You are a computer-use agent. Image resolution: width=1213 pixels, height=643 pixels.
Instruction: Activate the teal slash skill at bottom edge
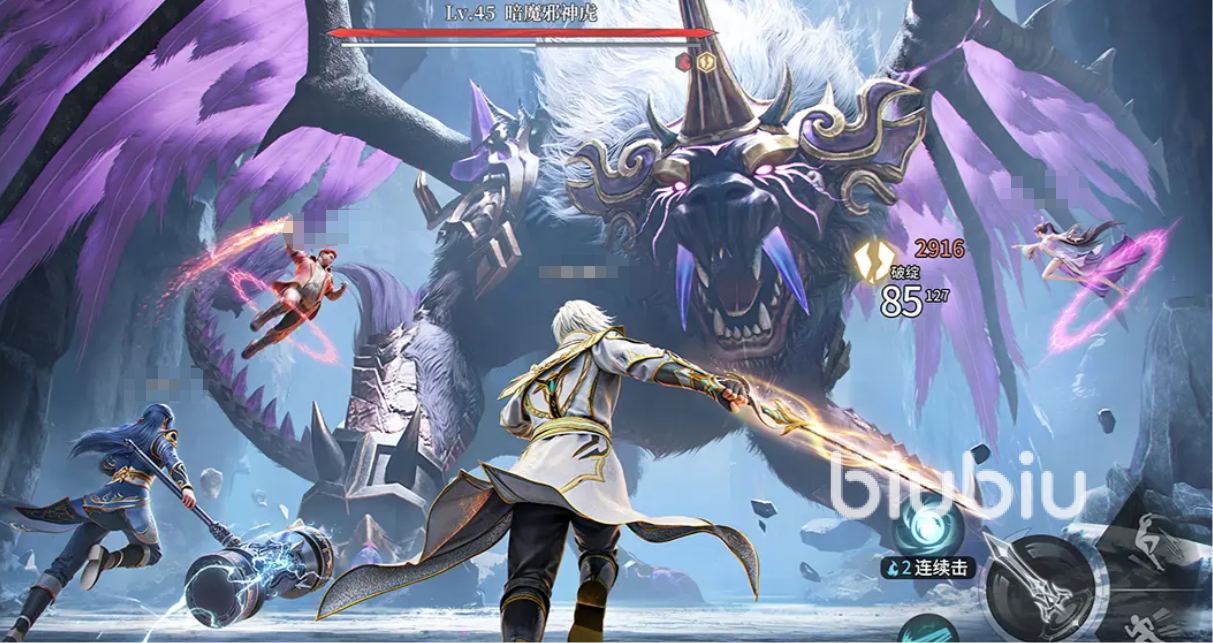(930, 630)
